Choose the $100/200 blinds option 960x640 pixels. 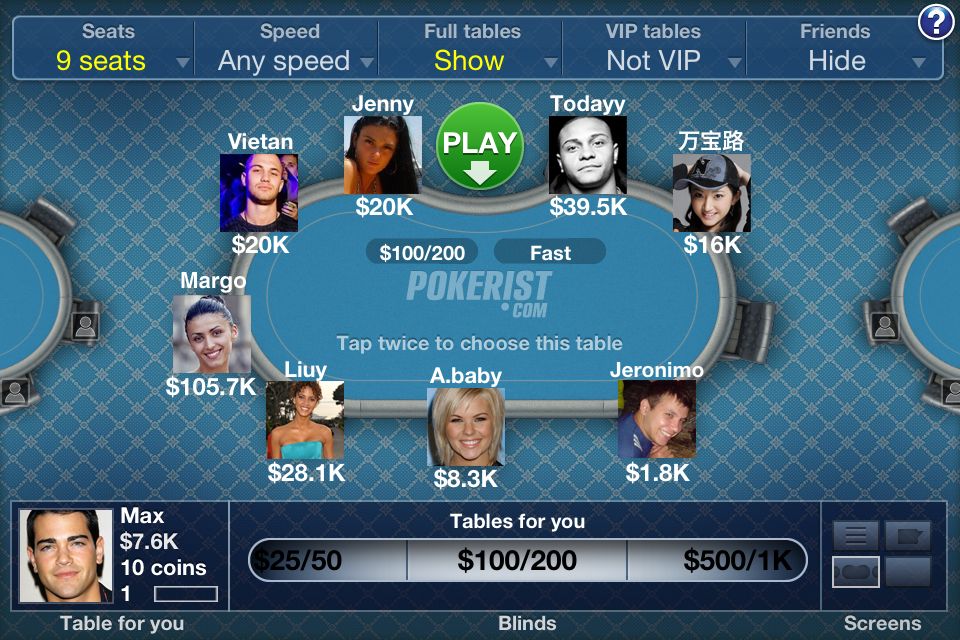[x=517, y=560]
